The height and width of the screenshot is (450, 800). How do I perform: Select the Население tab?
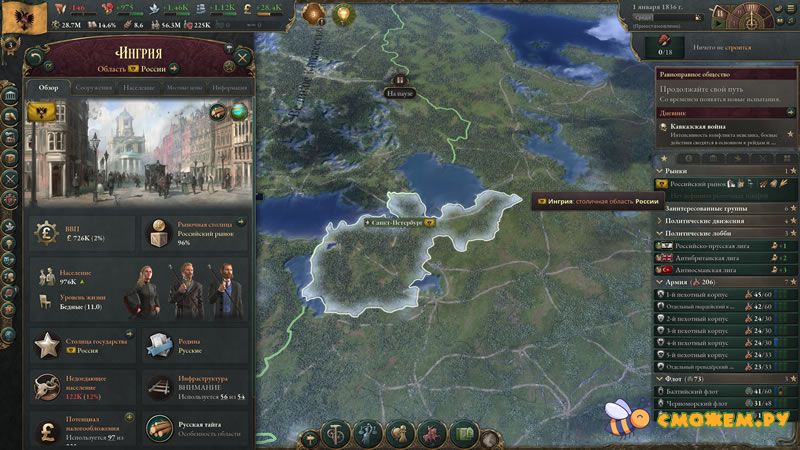coord(139,88)
